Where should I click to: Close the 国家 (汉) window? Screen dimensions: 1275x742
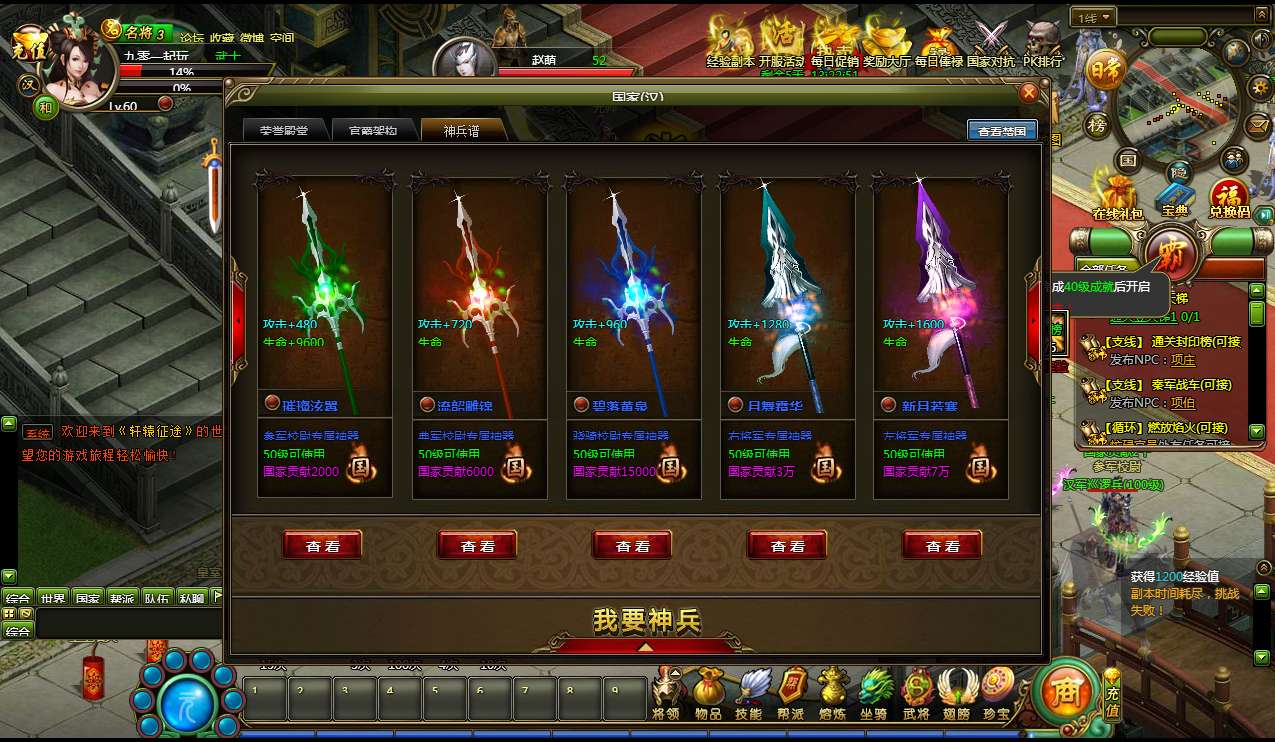coord(1028,93)
